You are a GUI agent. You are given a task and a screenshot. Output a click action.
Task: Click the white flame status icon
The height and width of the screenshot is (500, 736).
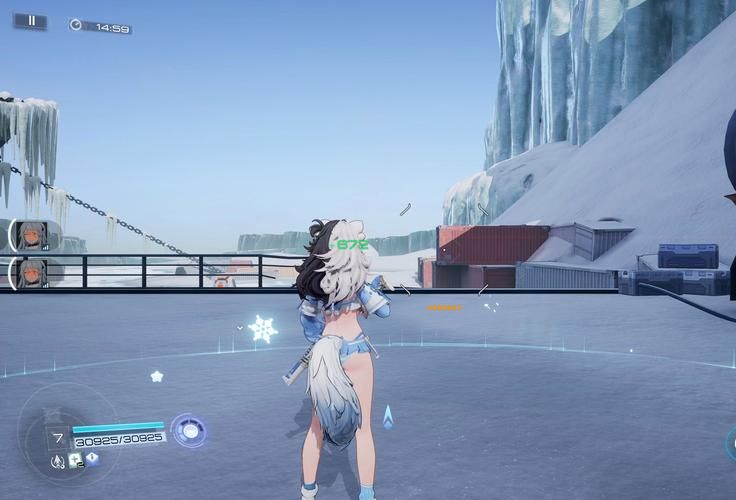[x=57, y=462]
